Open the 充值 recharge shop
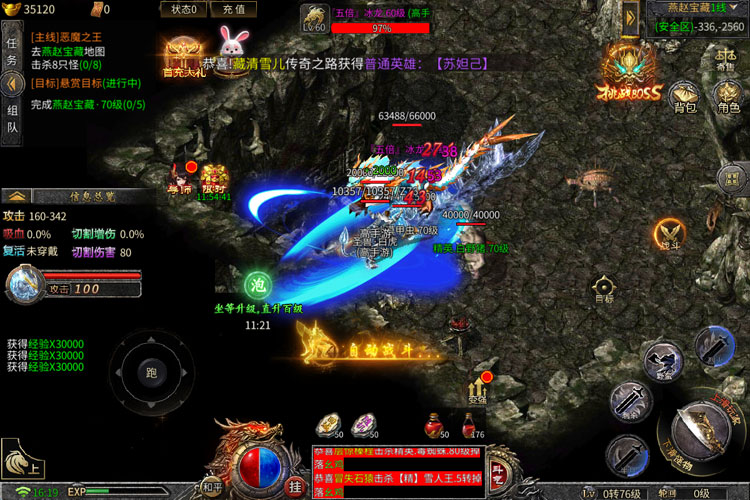This screenshot has height=500, width=750. click(234, 10)
